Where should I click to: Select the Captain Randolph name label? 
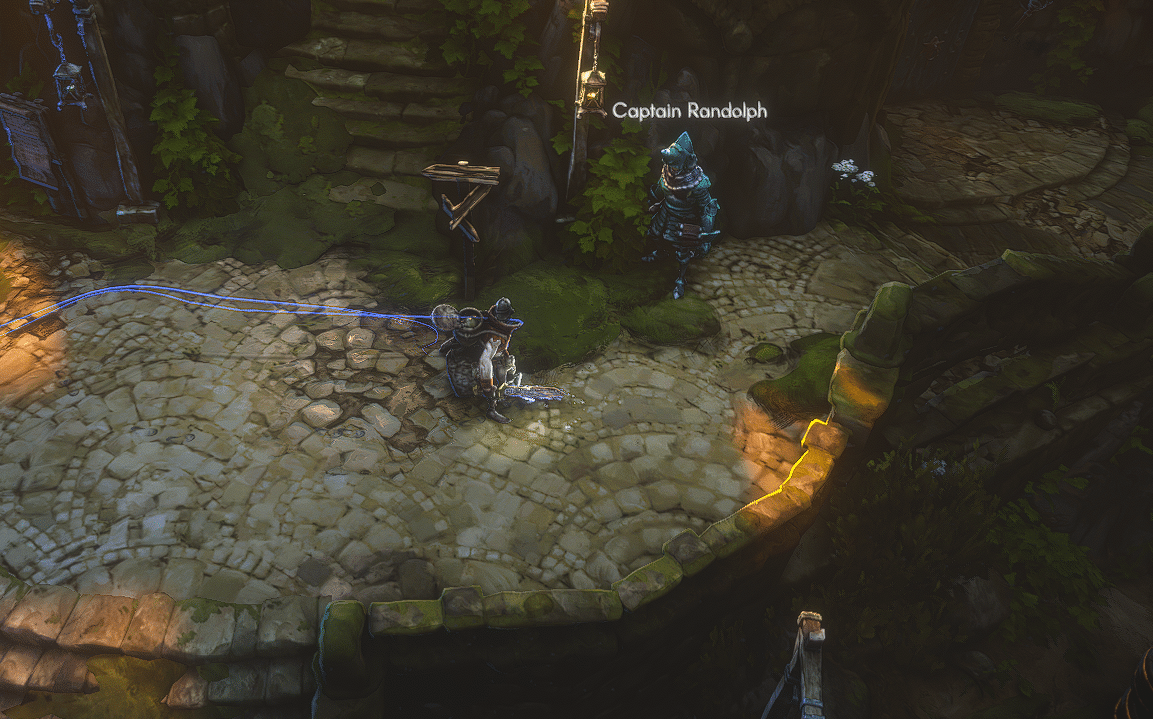click(x=689, y=111)
